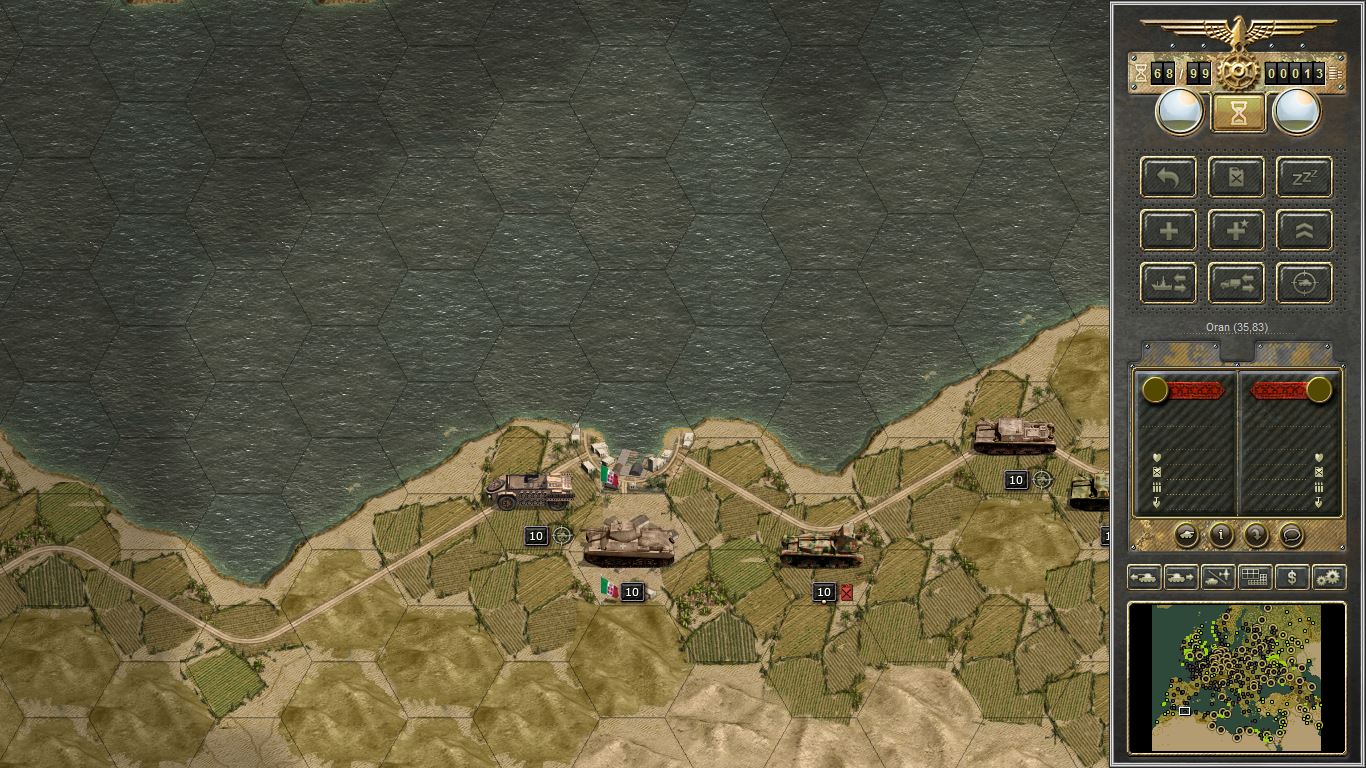
Task: Click the minimap to navigate
Action: [x=1237, y=678]
